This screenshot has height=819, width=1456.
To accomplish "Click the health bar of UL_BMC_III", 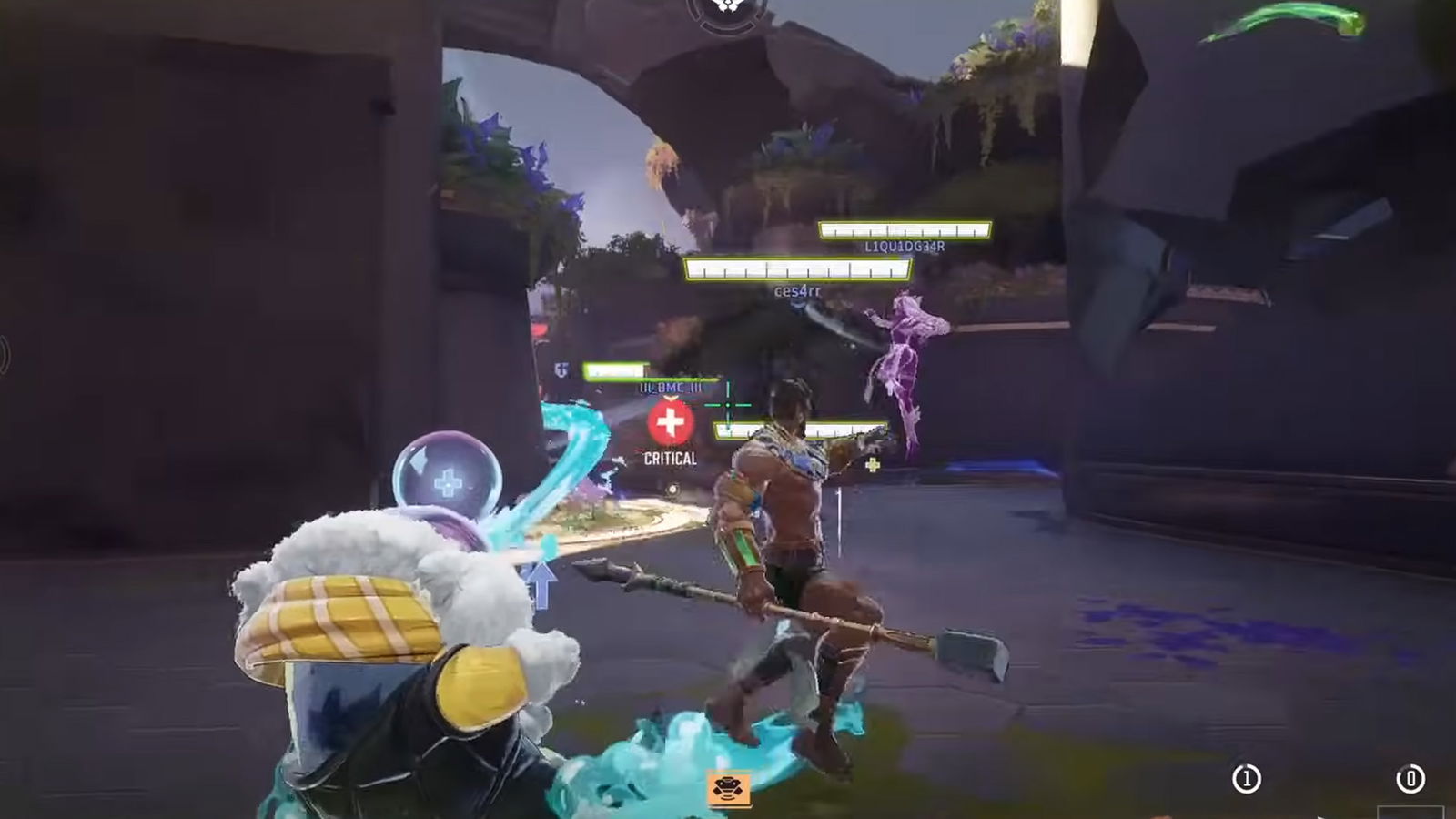I will tap(614, 371).
